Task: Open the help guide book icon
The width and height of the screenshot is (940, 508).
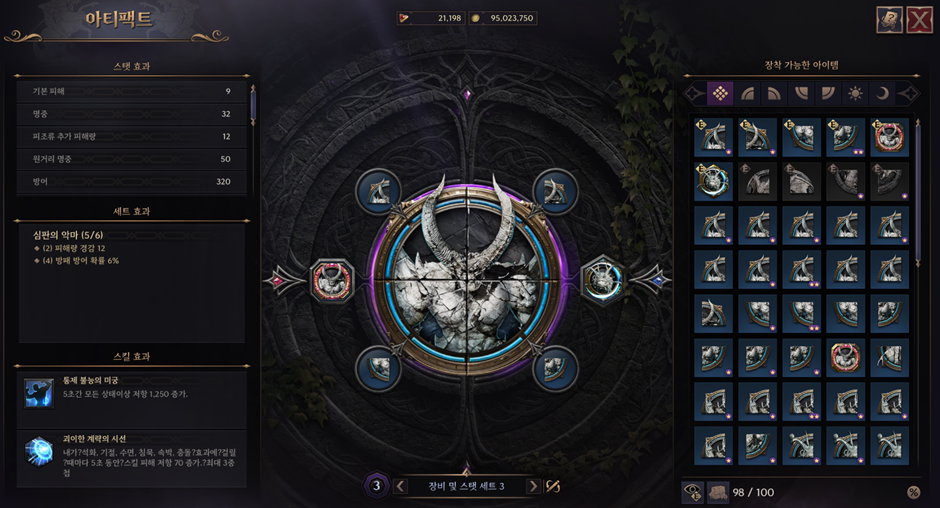Action: point(889,20)
